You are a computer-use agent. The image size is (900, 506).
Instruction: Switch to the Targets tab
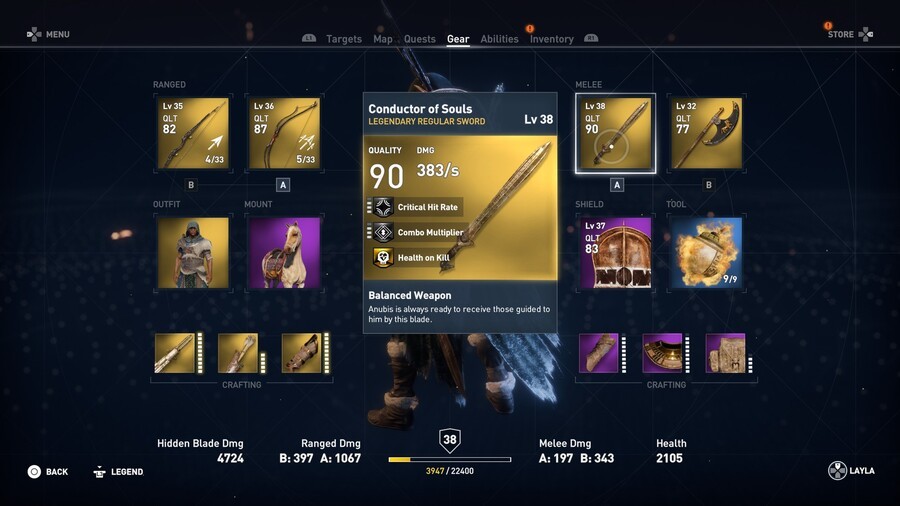pyautogui.click(x=344, y=39)
